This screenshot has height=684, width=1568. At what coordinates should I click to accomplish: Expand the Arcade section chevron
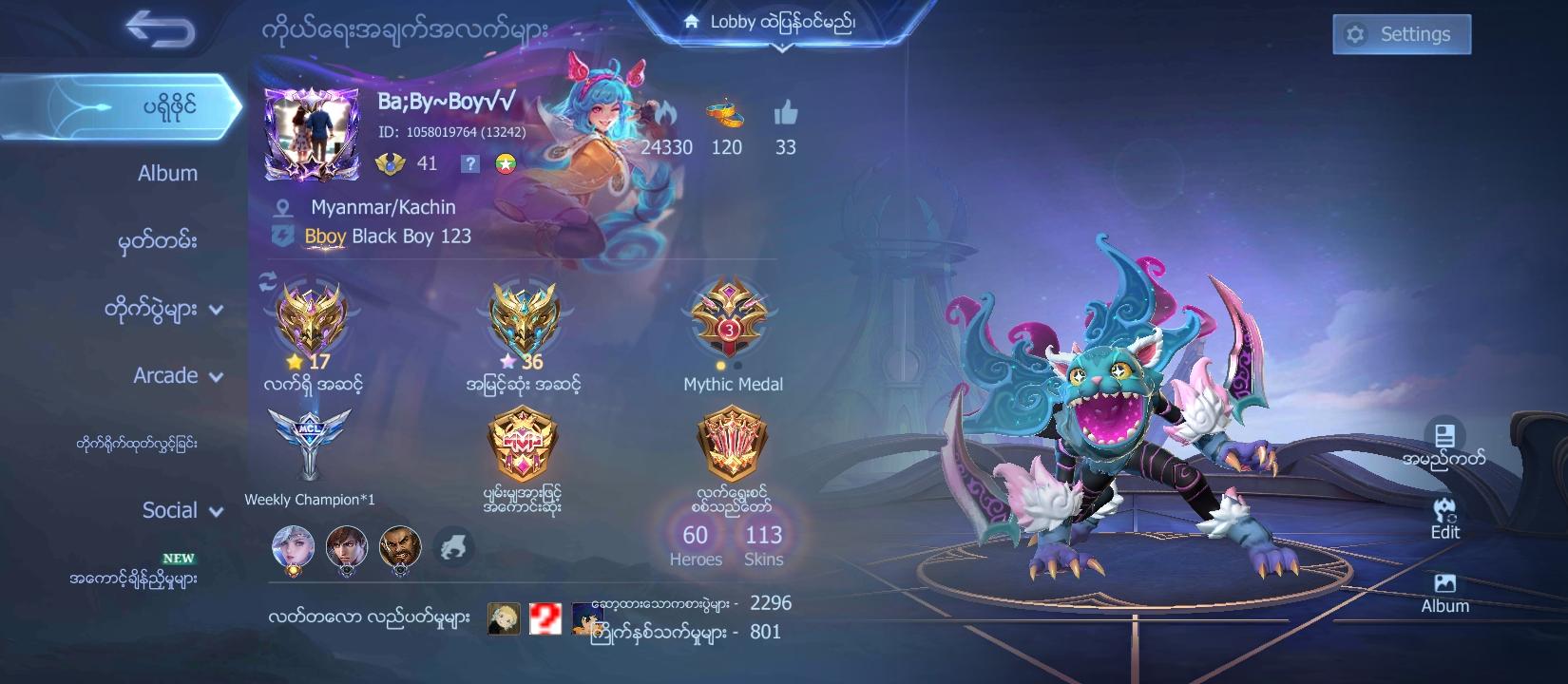tap(216, 376)
